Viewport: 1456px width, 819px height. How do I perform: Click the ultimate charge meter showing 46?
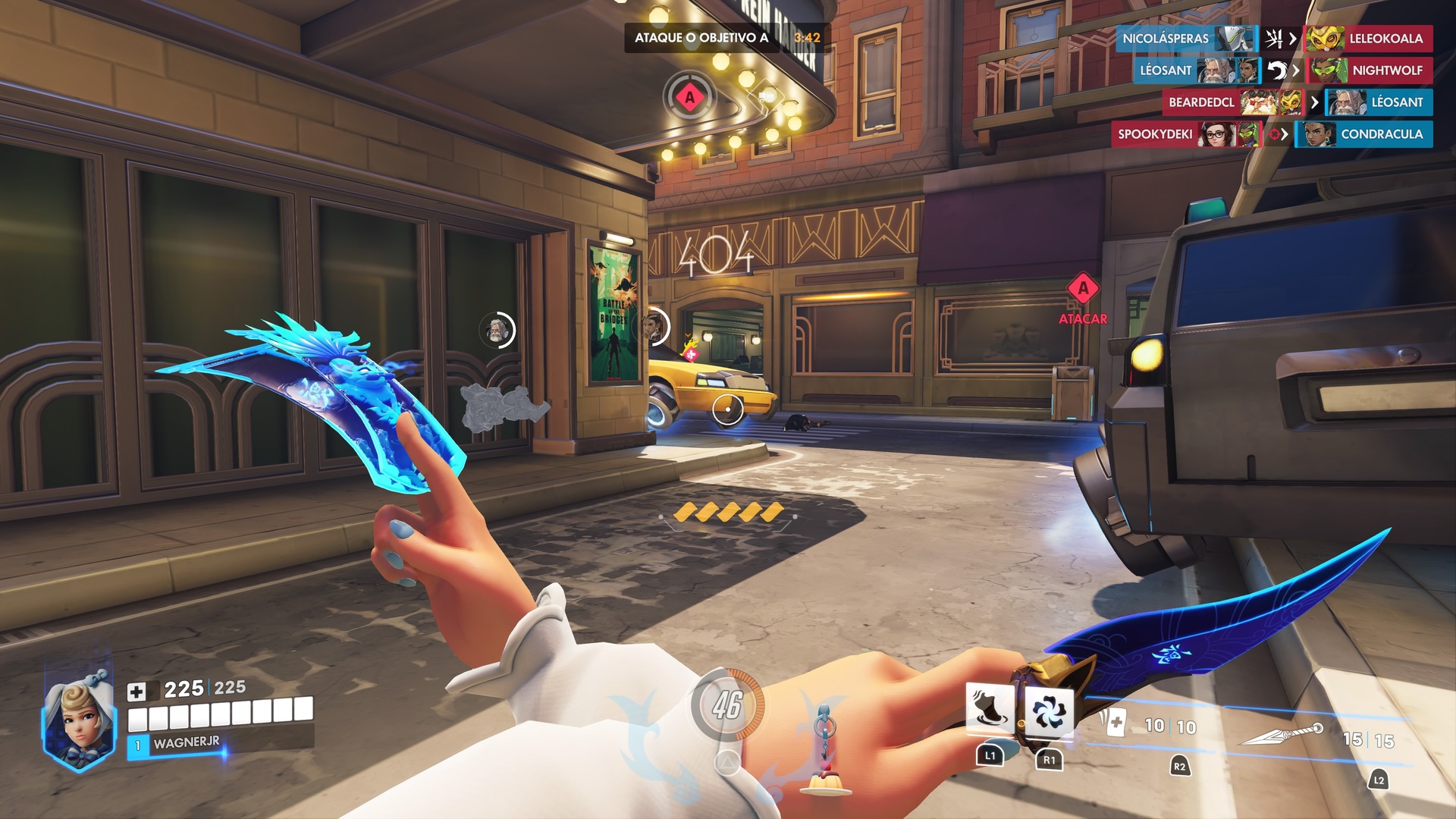pyautogui.click(x=727, y=705)
